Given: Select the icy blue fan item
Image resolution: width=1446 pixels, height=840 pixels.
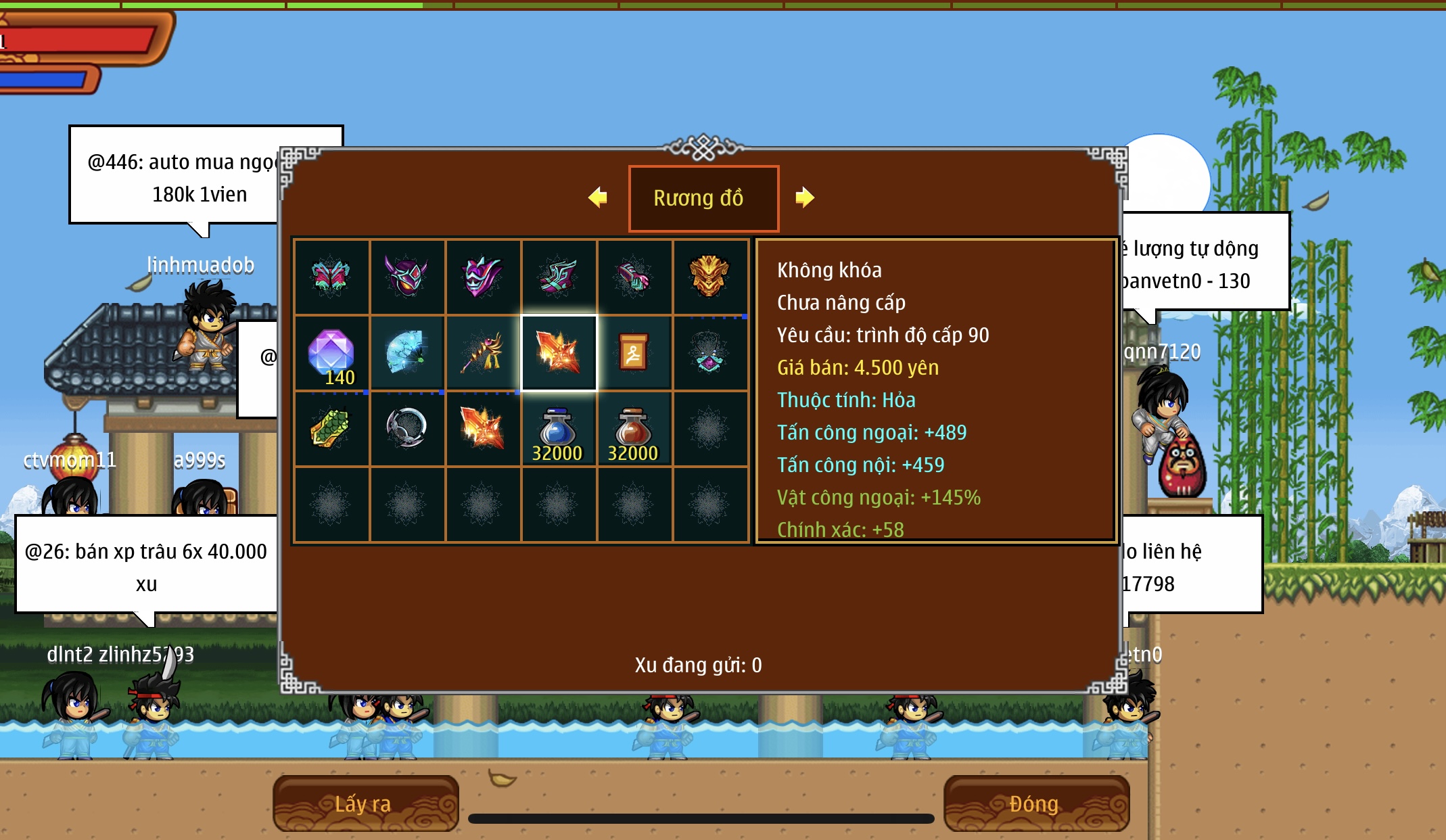Looking at the screenshot, I should coord(406,353).
